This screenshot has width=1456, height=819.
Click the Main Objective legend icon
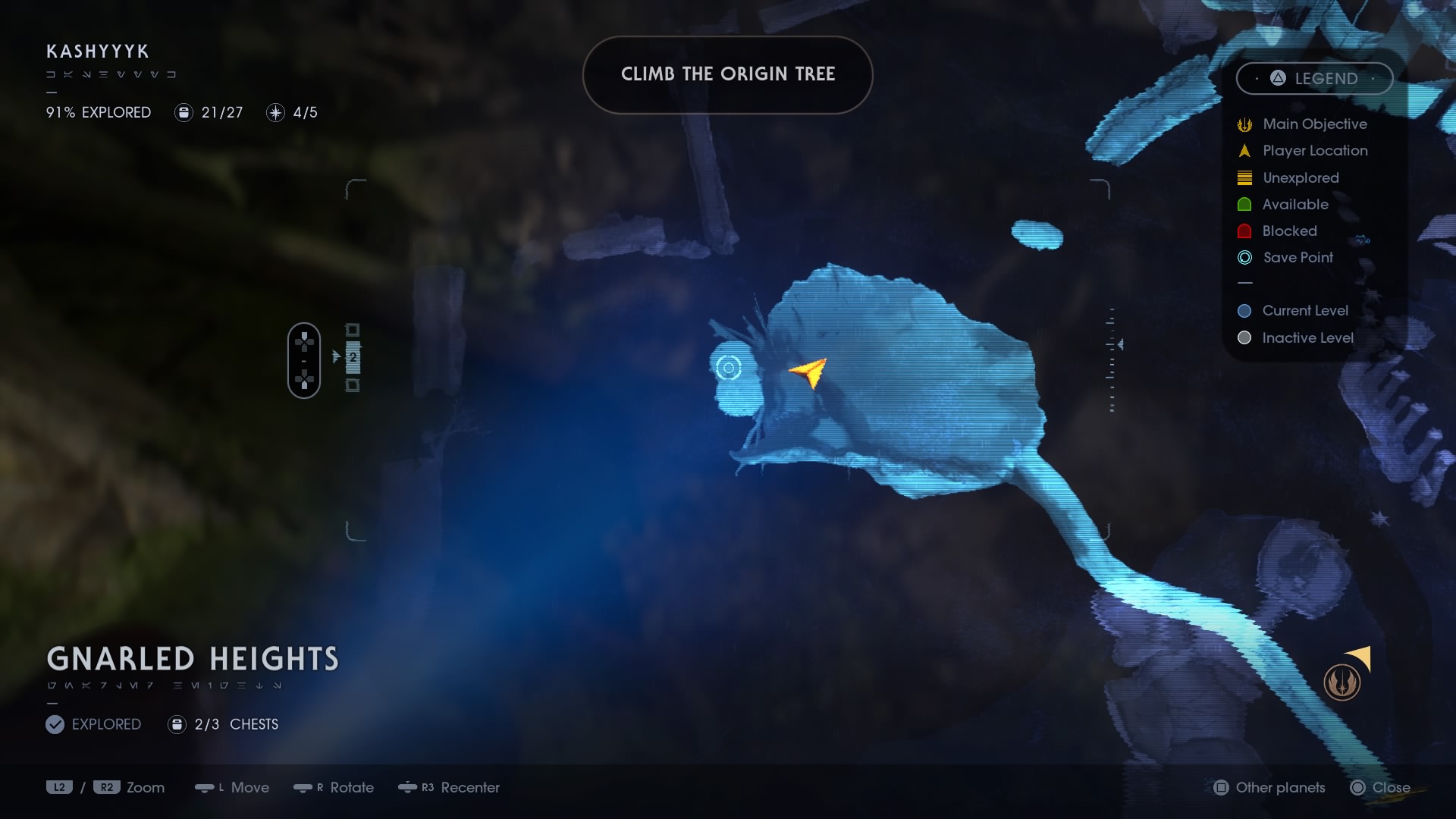pyautogui.click(x=1244, y=124)
